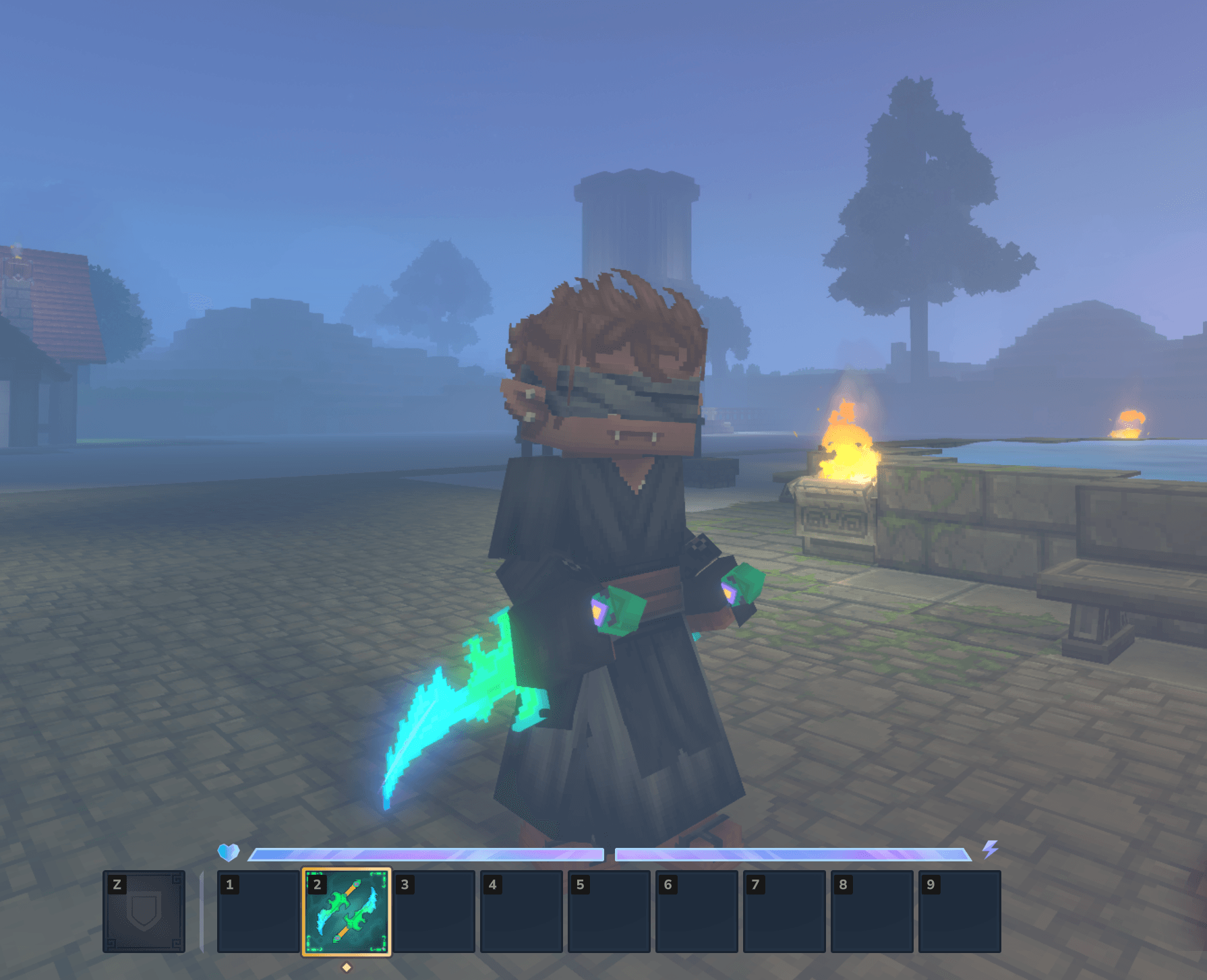The width and height of the screenshot is (1207, 980).
Task: Choose hotbar slot labeled 3
Action: [x=434, y=911]
